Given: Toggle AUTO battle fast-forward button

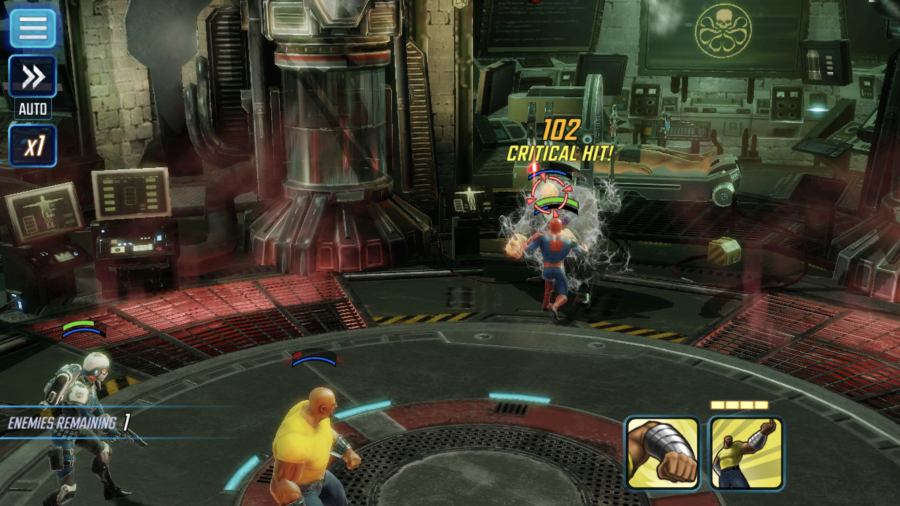Looking at the screenshot, I should coord(33,77).
